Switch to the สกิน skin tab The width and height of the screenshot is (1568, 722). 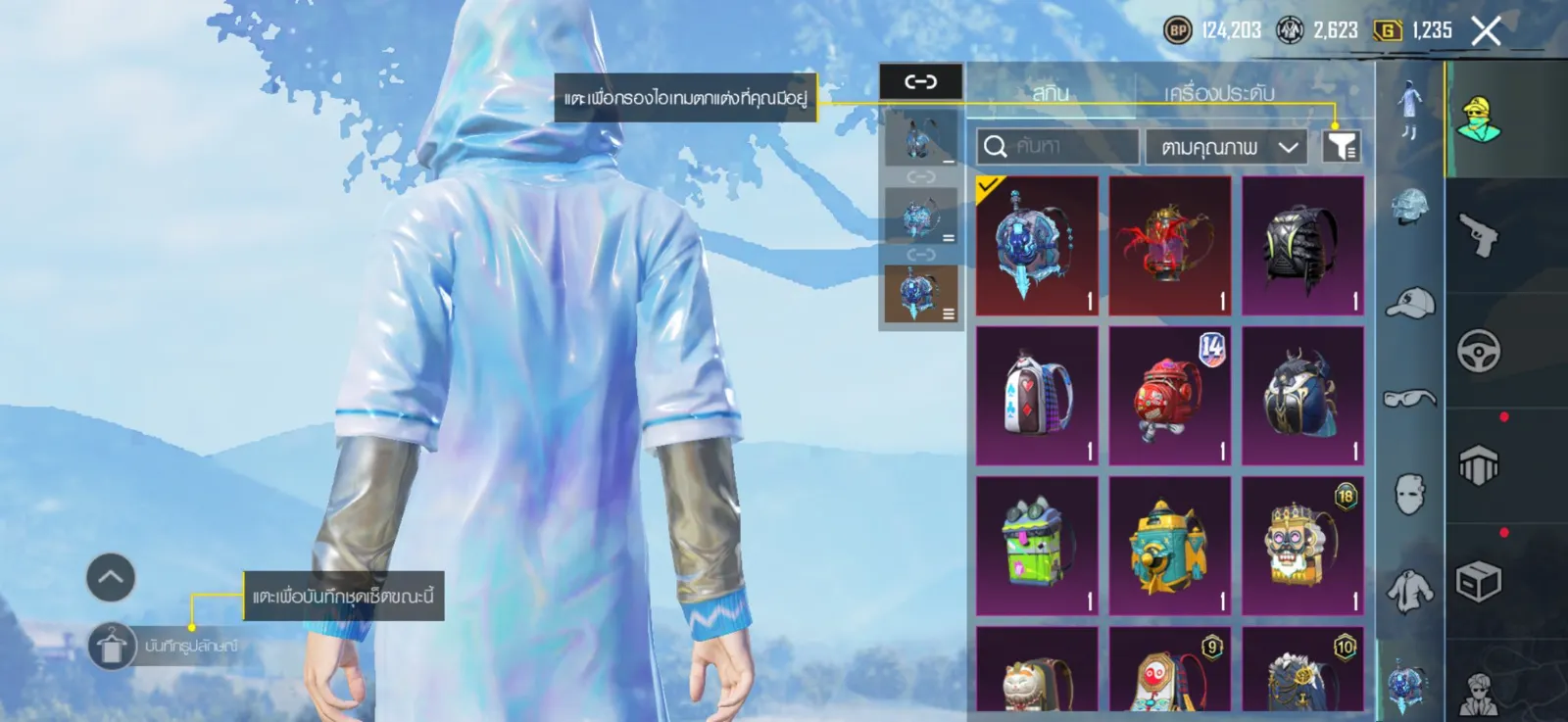click(x=1050, y=93)
